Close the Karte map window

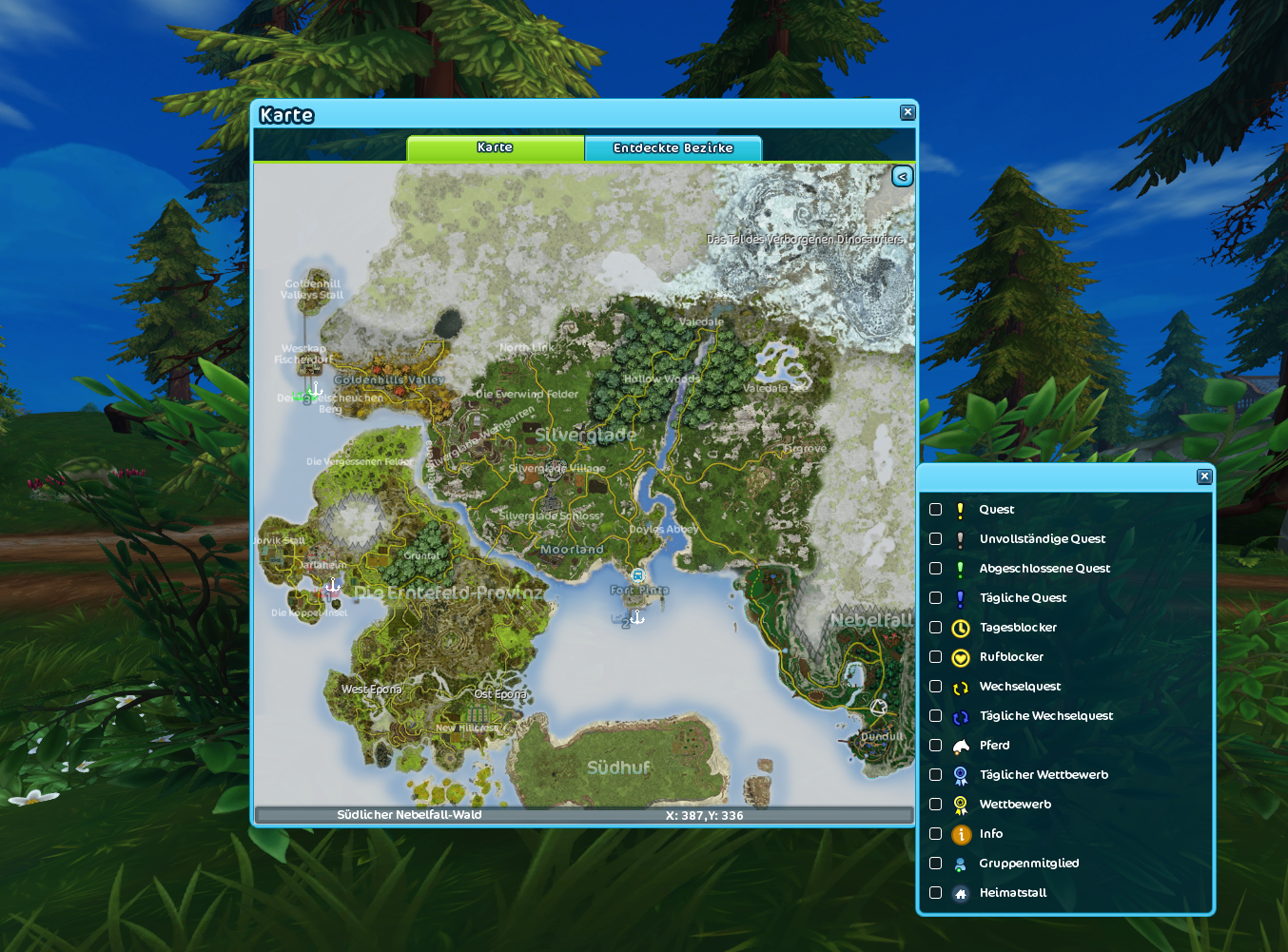[x=907, y=112]
